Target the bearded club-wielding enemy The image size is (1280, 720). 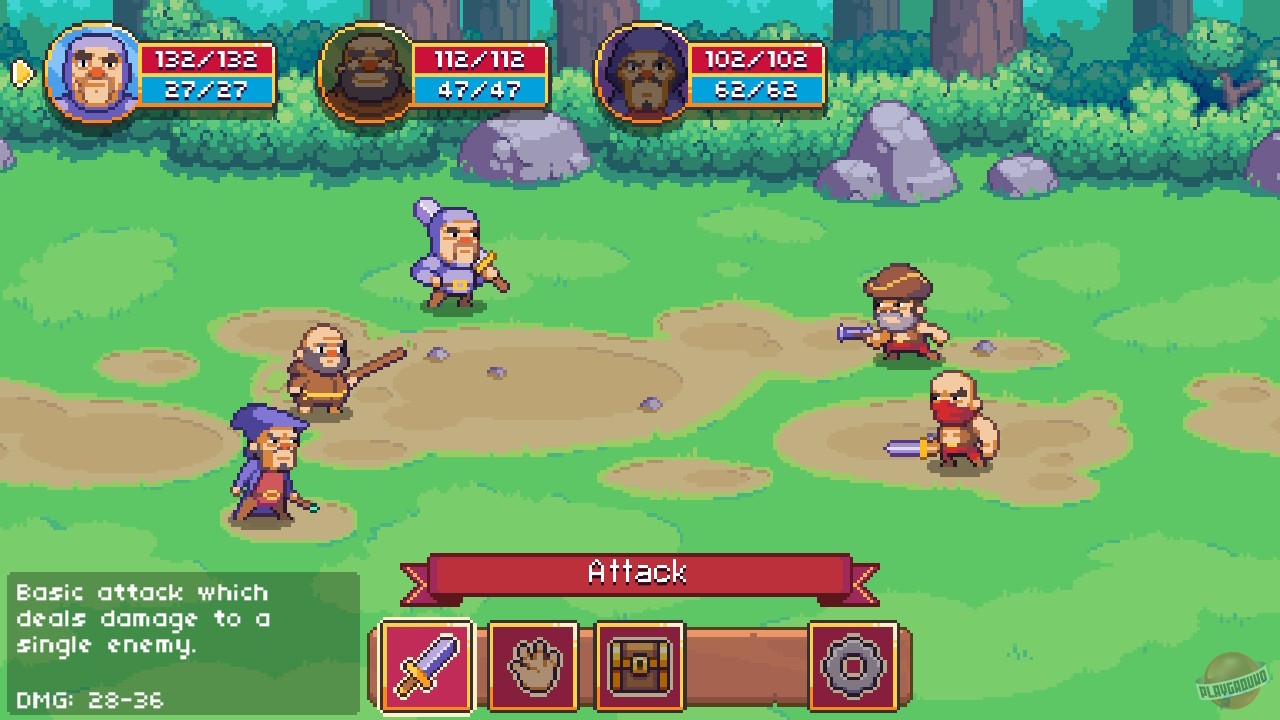click(320, 370)
